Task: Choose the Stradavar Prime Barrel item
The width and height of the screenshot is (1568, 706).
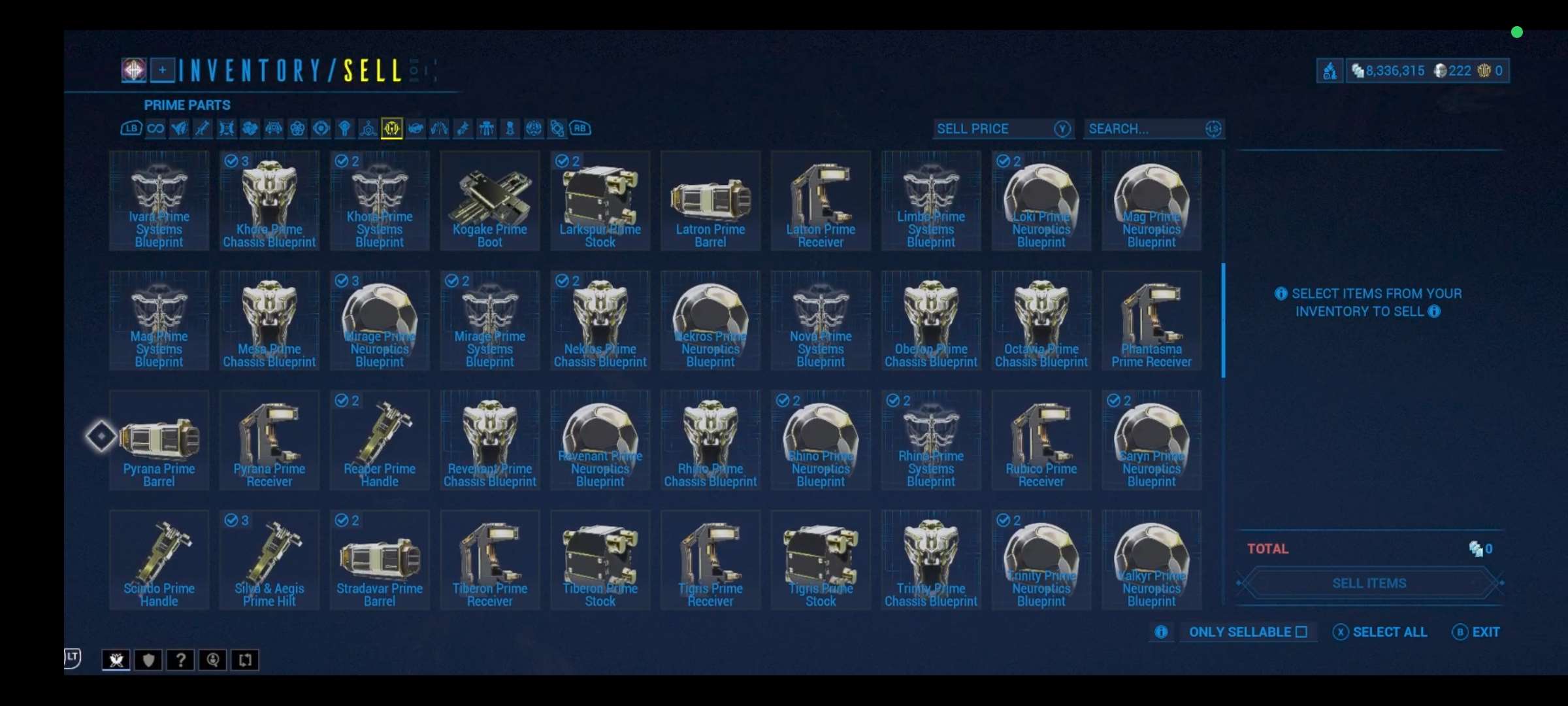Action: (380, 560)
